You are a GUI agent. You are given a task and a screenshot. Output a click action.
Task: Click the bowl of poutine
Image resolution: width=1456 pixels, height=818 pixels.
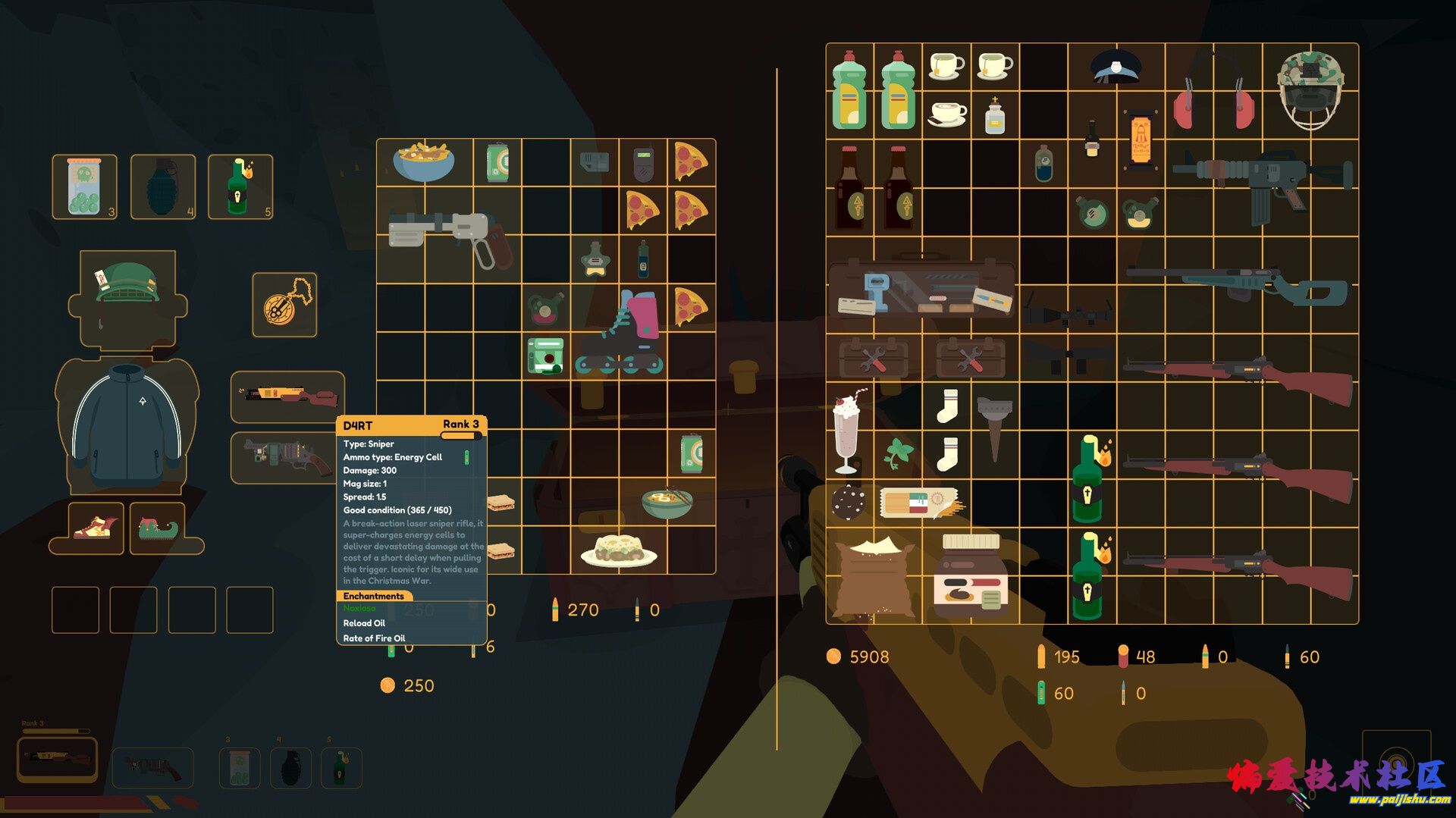tap(424, 161)
